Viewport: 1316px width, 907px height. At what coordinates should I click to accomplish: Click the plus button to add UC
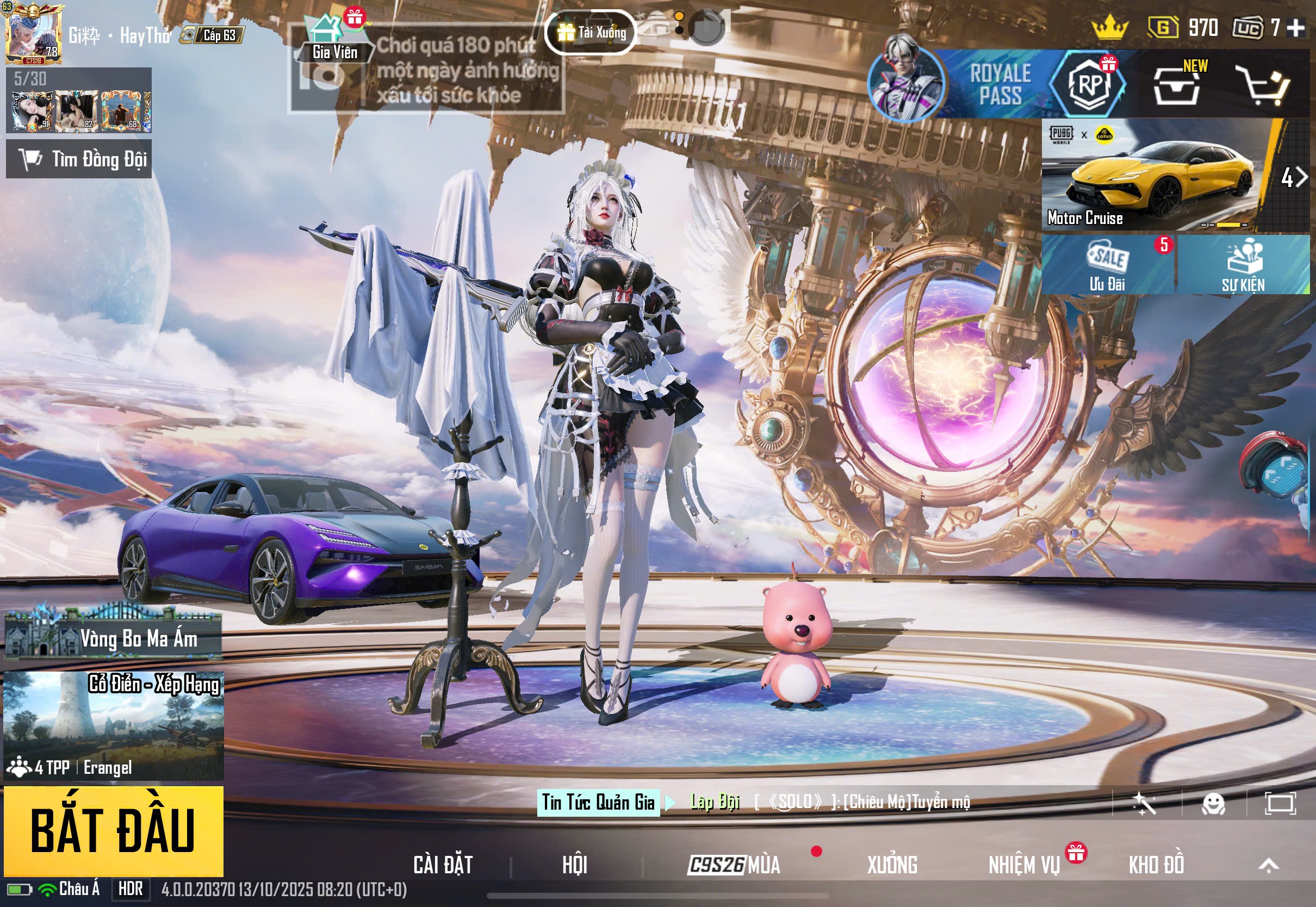point(1295,27)
